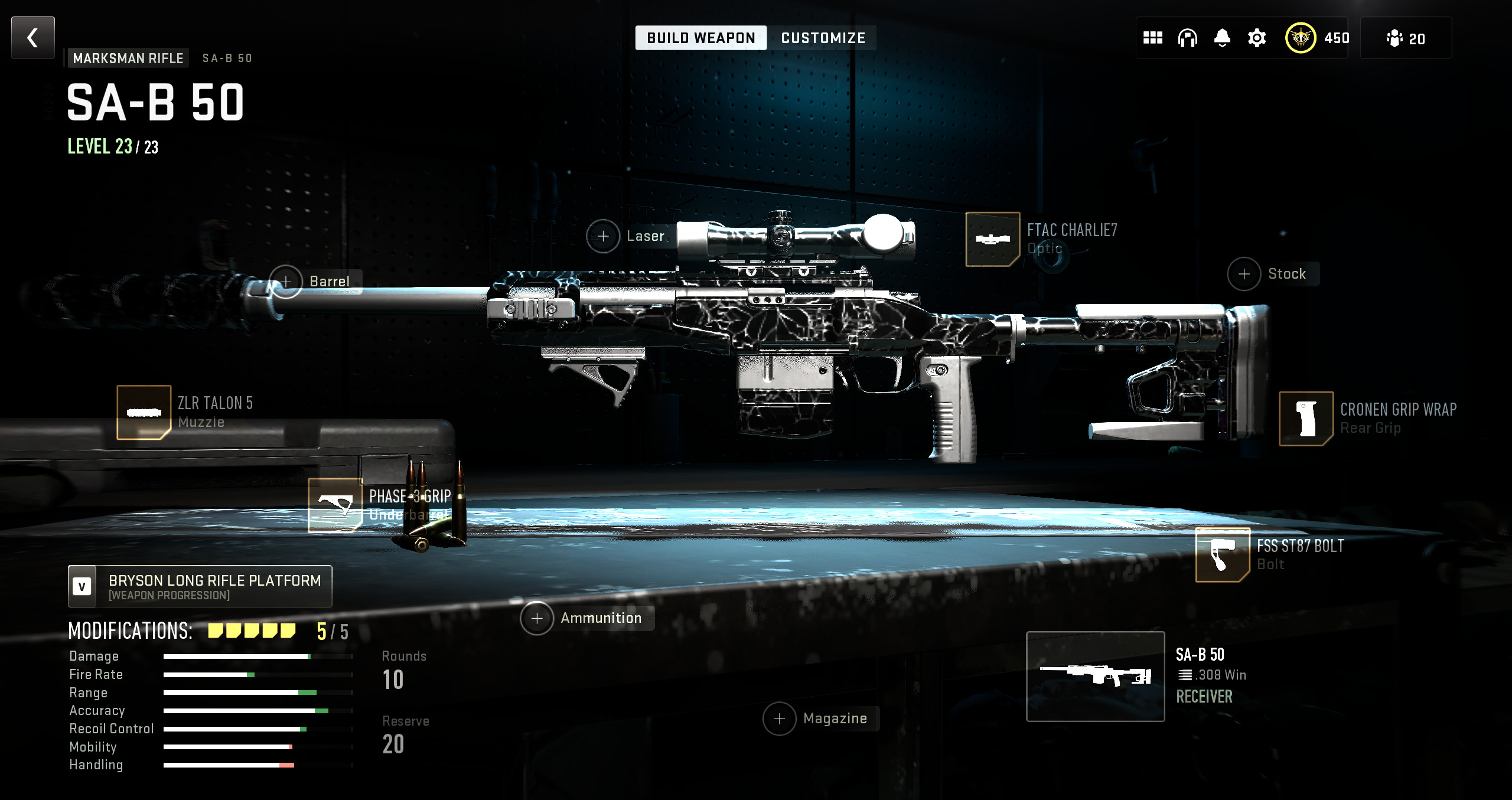Screen dimensions: 1512x800
Task: Switch to the Customize tab
Action: pyautogui.click(x=823, y=38)
